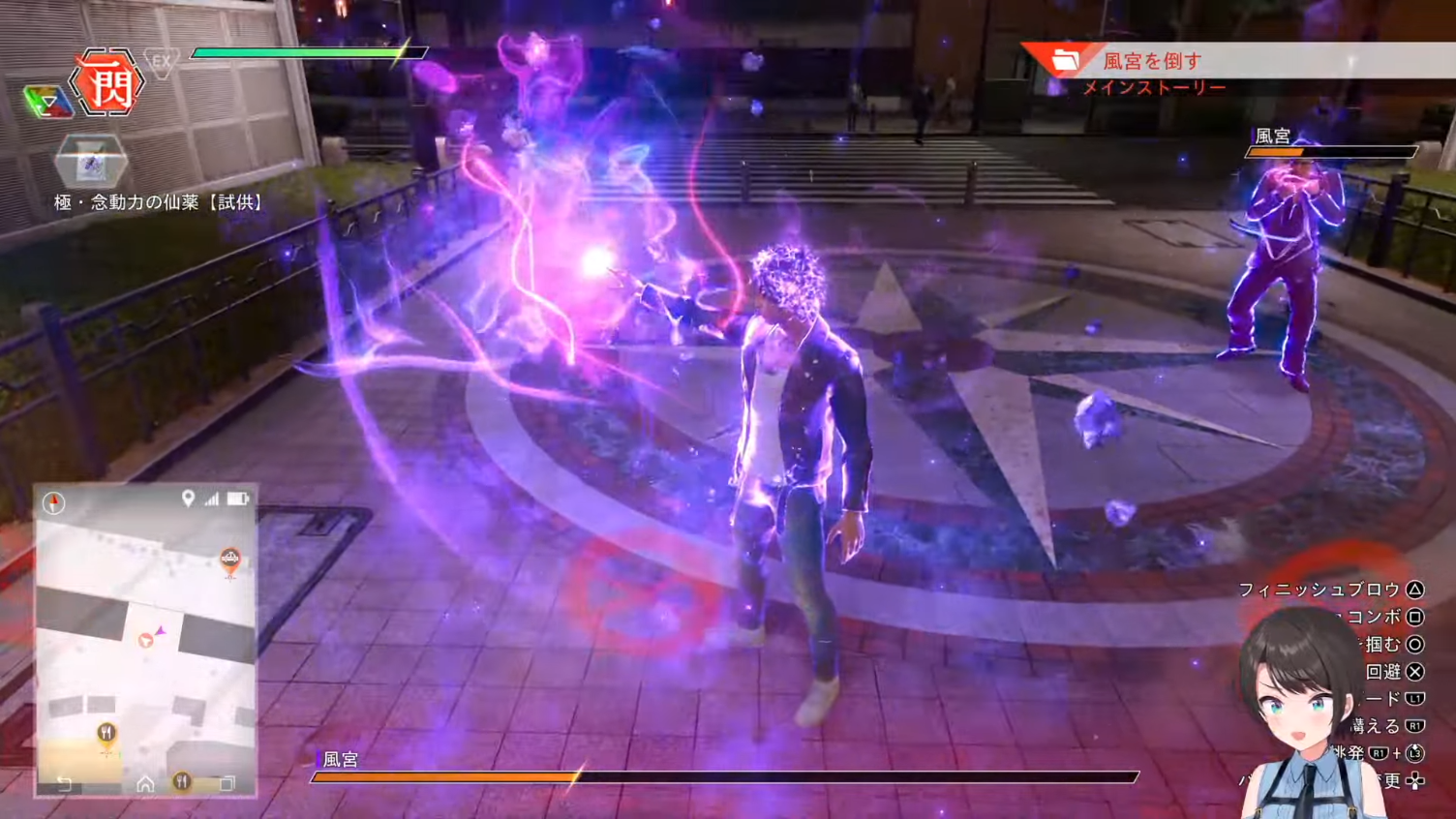
Task: Open the 風宮を倒す objective tracker
Action: 1152,61
